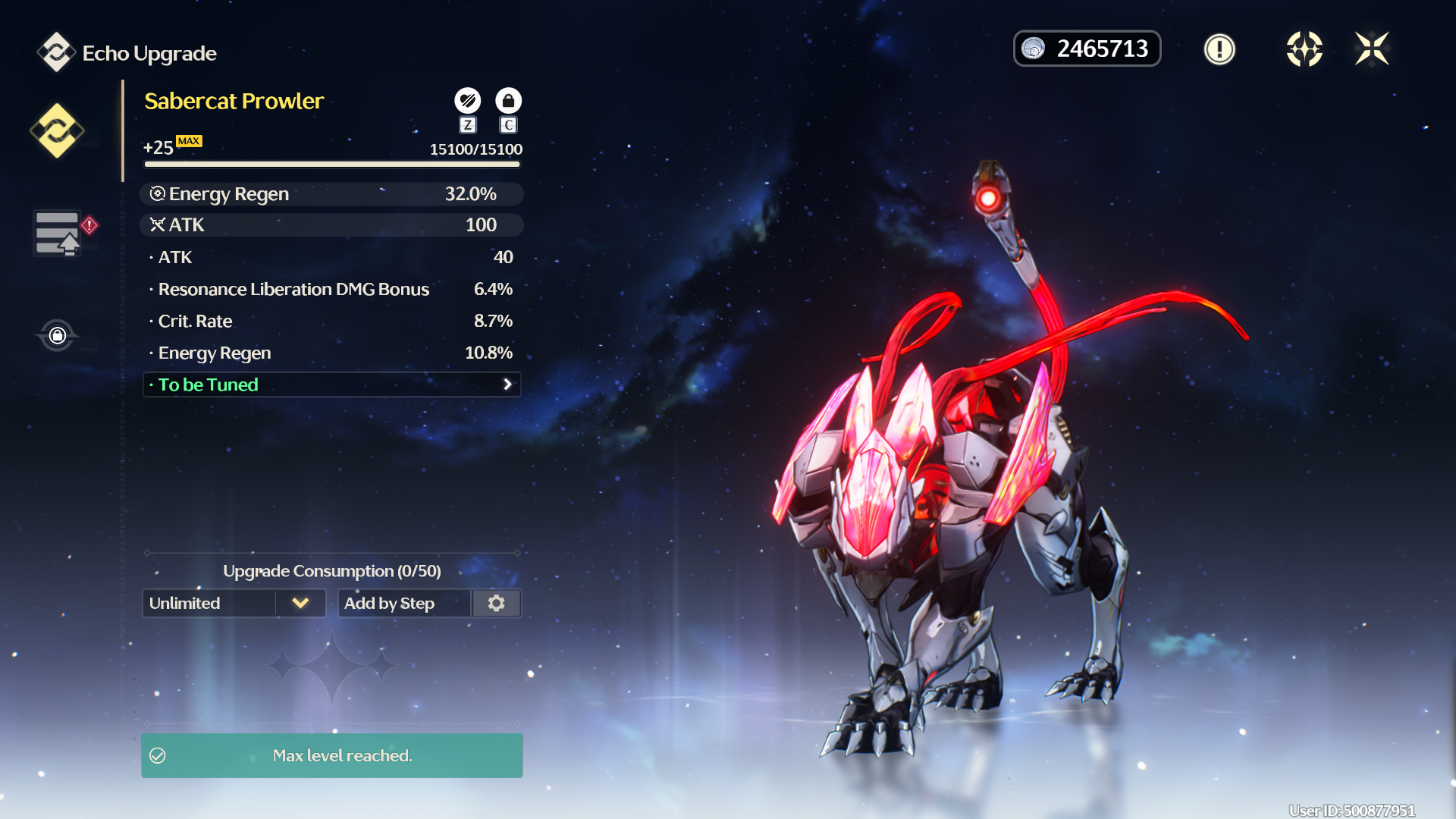Screen dimensions: 1456x819
Task: Open the Unlimited rarity dropdown
Action: (234, 603)
